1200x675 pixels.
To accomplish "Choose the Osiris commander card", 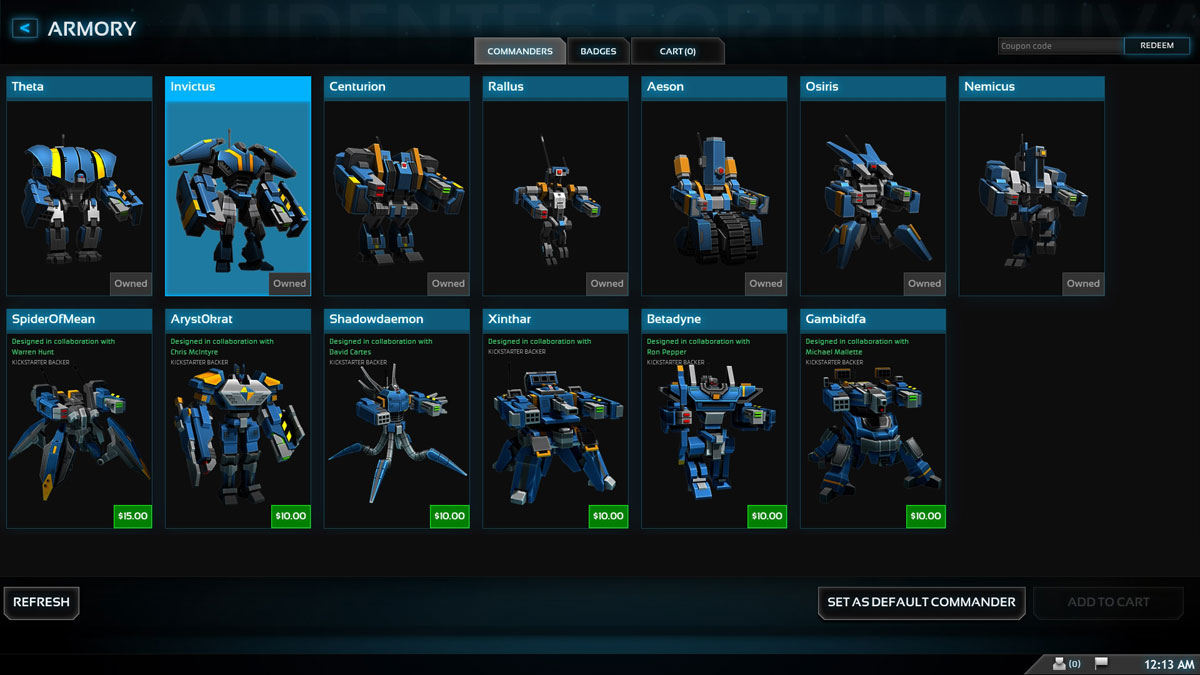I will coord(873,190).
